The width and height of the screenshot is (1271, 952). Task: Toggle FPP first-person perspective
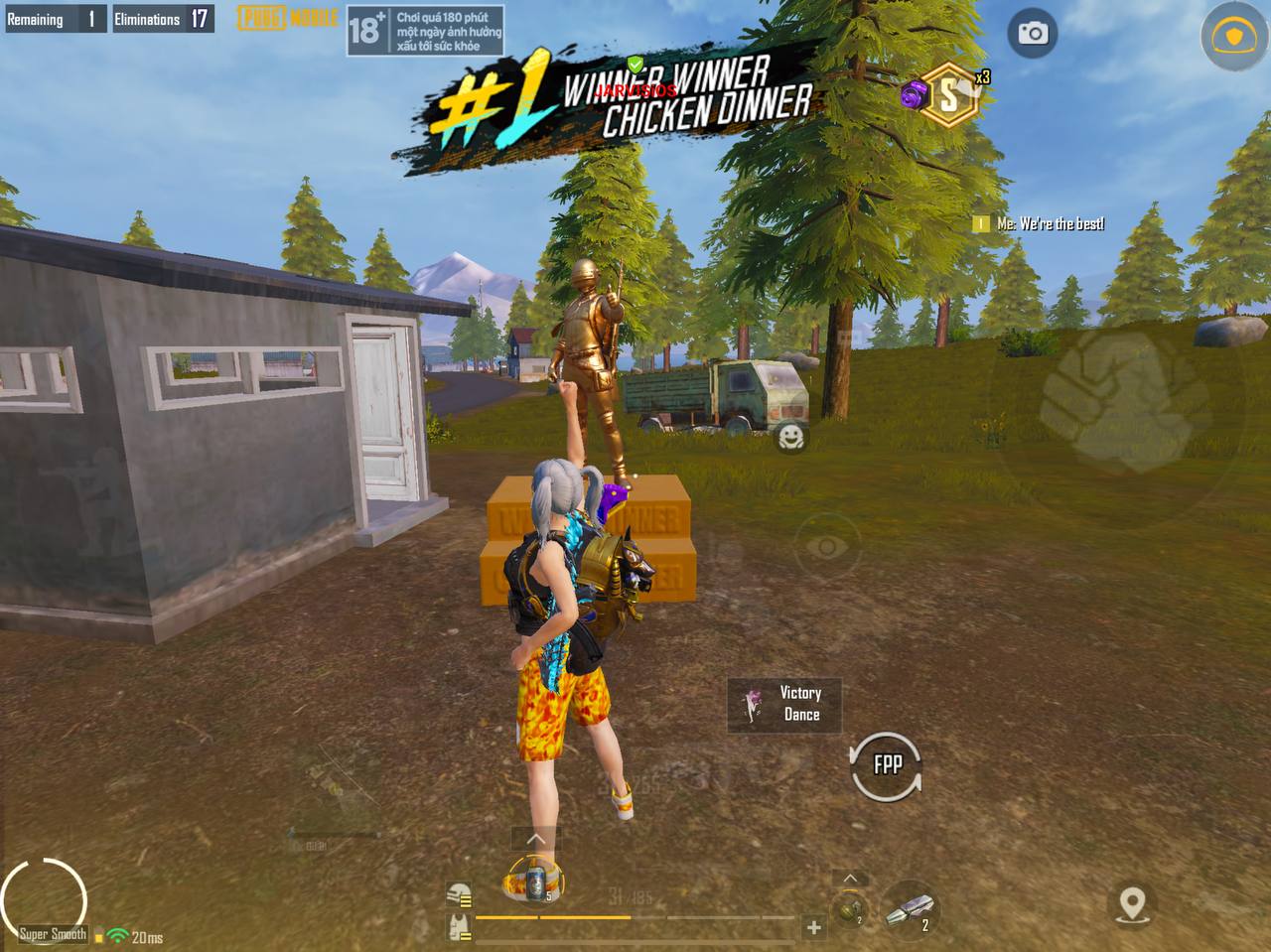pos(885,765)
